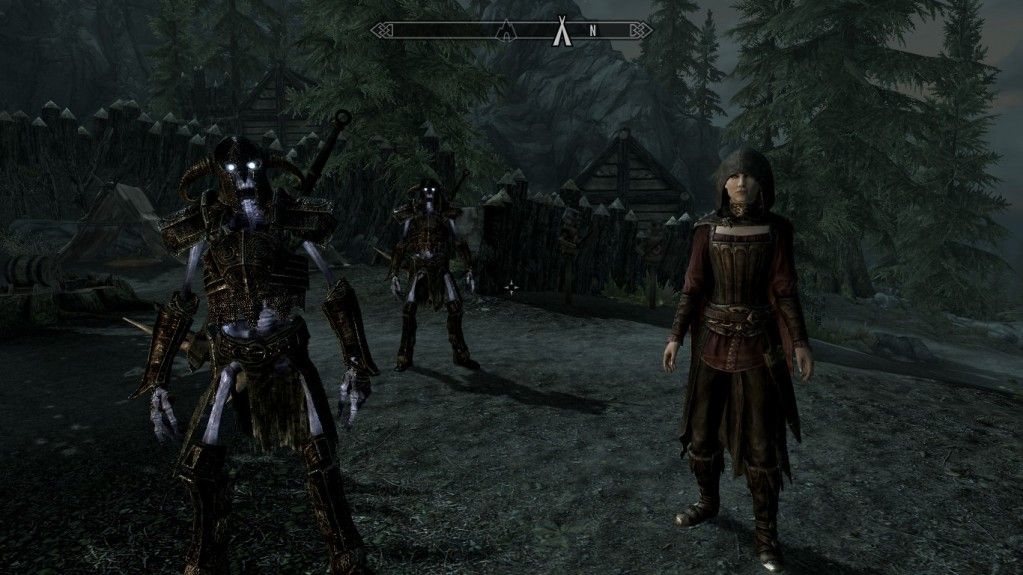Click the North indicator on the compass
The height and width of the screenshot is (575, 1023).
(592, 30)
